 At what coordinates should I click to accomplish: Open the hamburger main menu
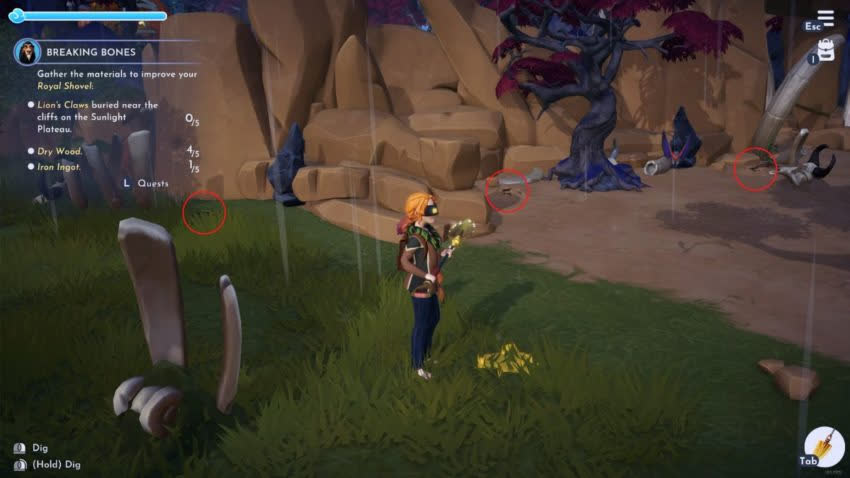pos(825,18)
